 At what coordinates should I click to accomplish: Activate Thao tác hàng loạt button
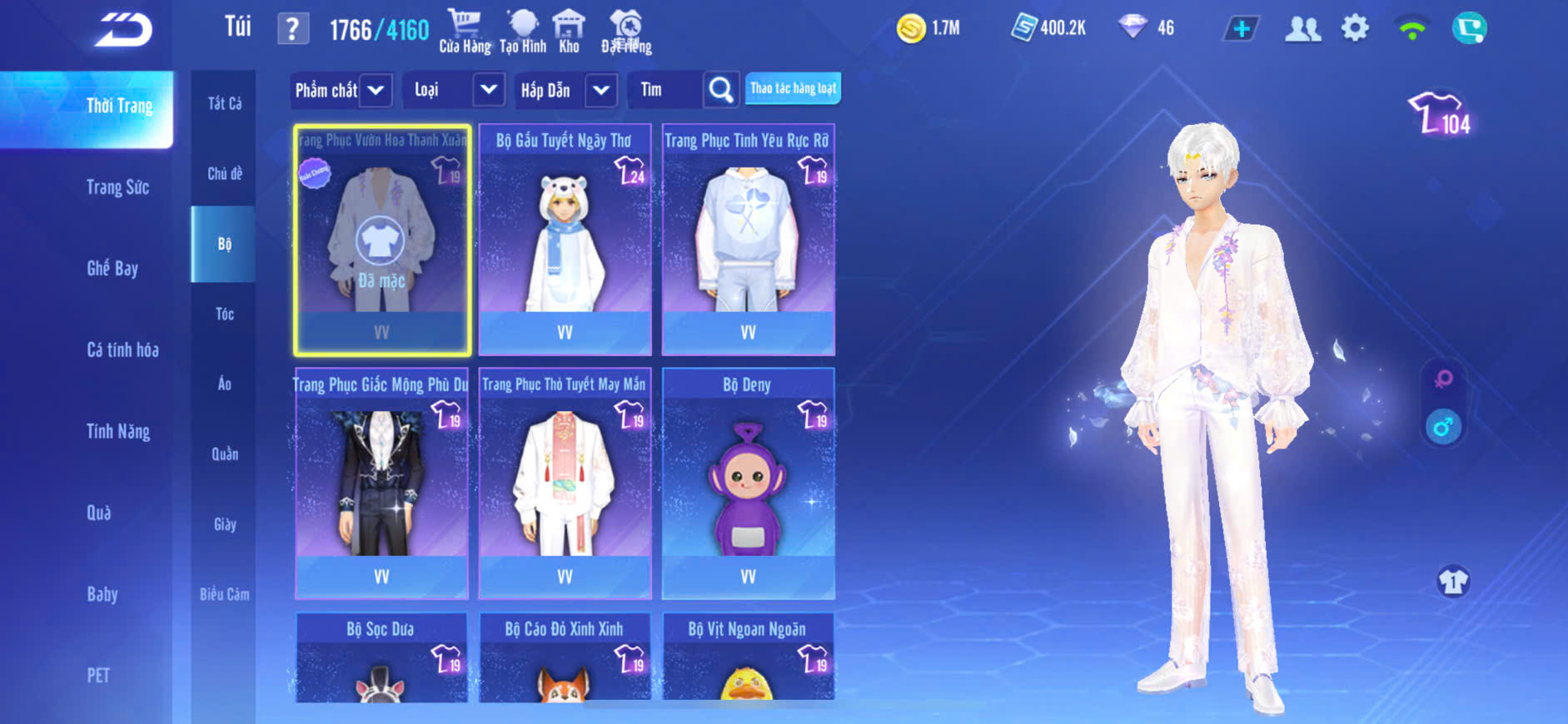793,88
